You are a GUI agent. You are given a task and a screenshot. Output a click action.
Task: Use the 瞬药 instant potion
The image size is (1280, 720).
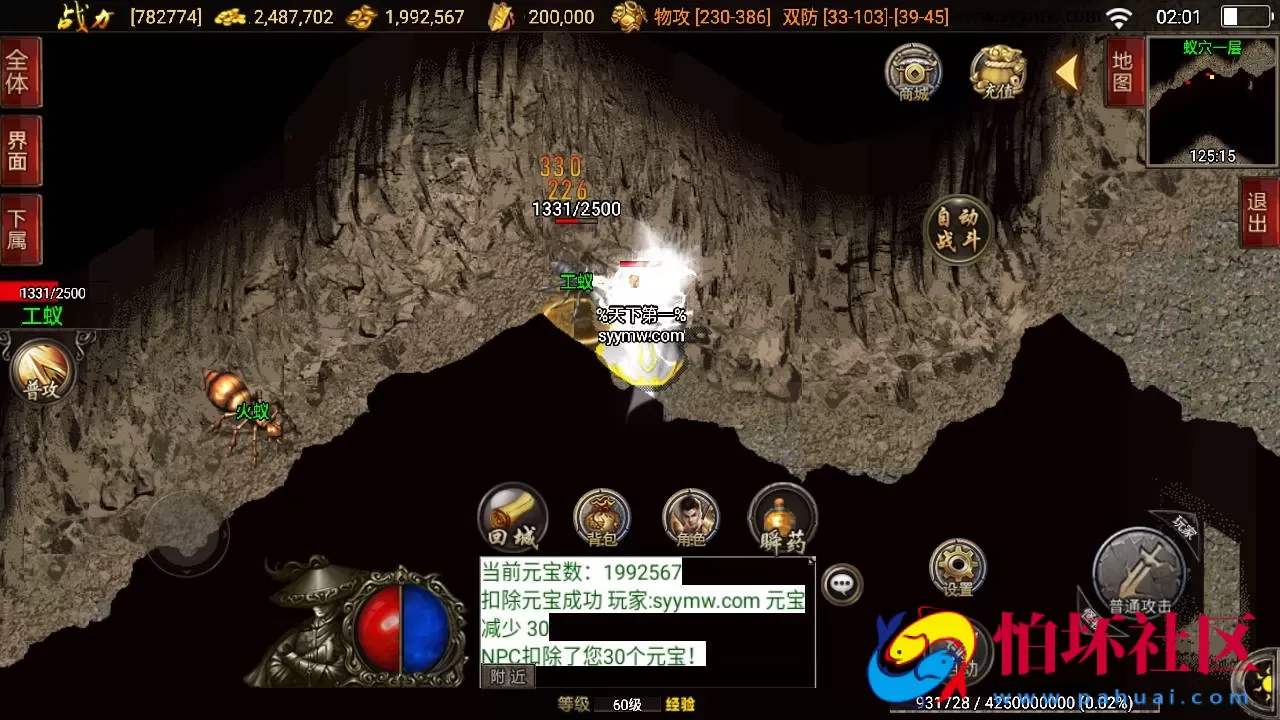coord(783,515)
